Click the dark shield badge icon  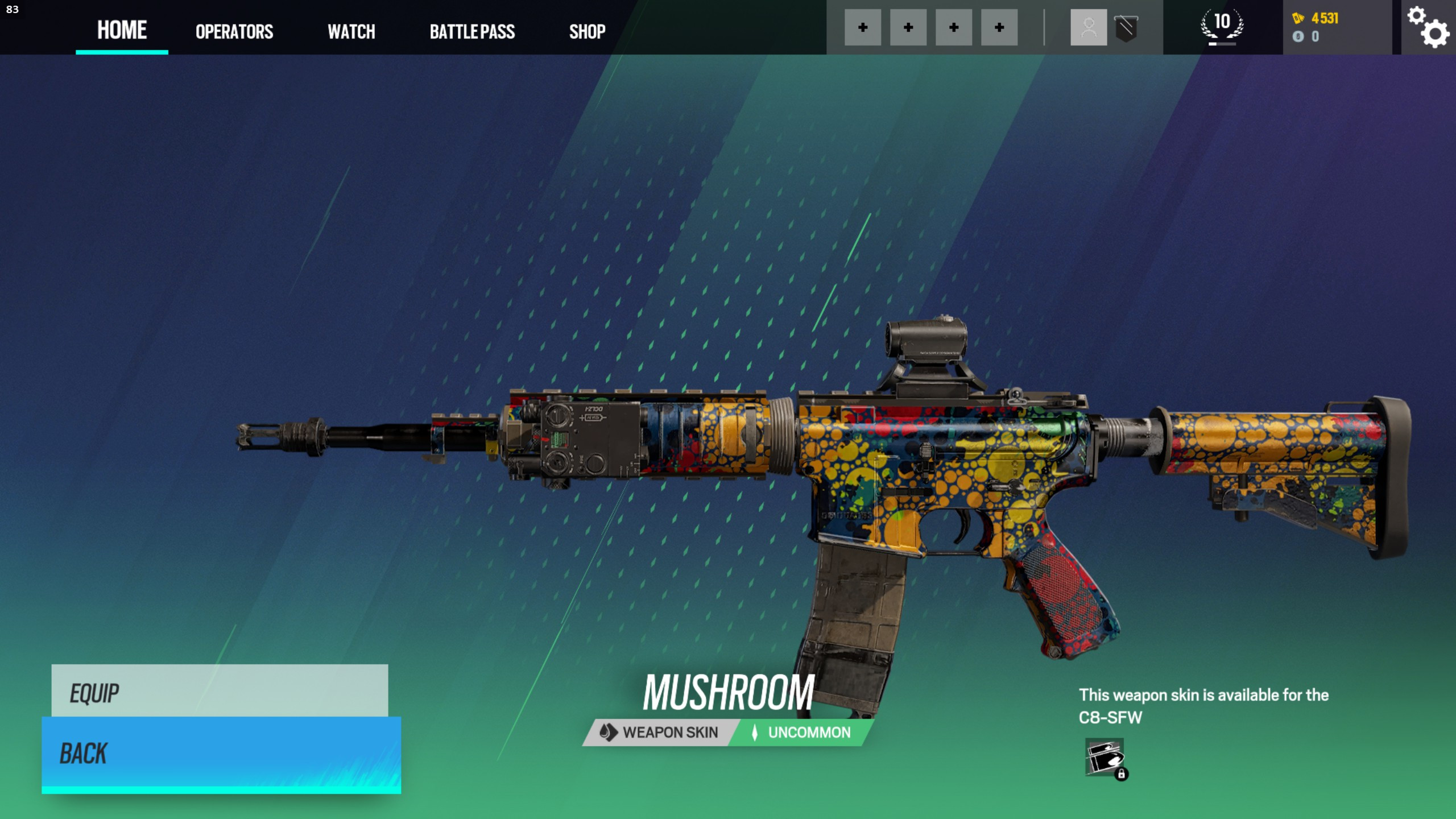(1126, 27)
